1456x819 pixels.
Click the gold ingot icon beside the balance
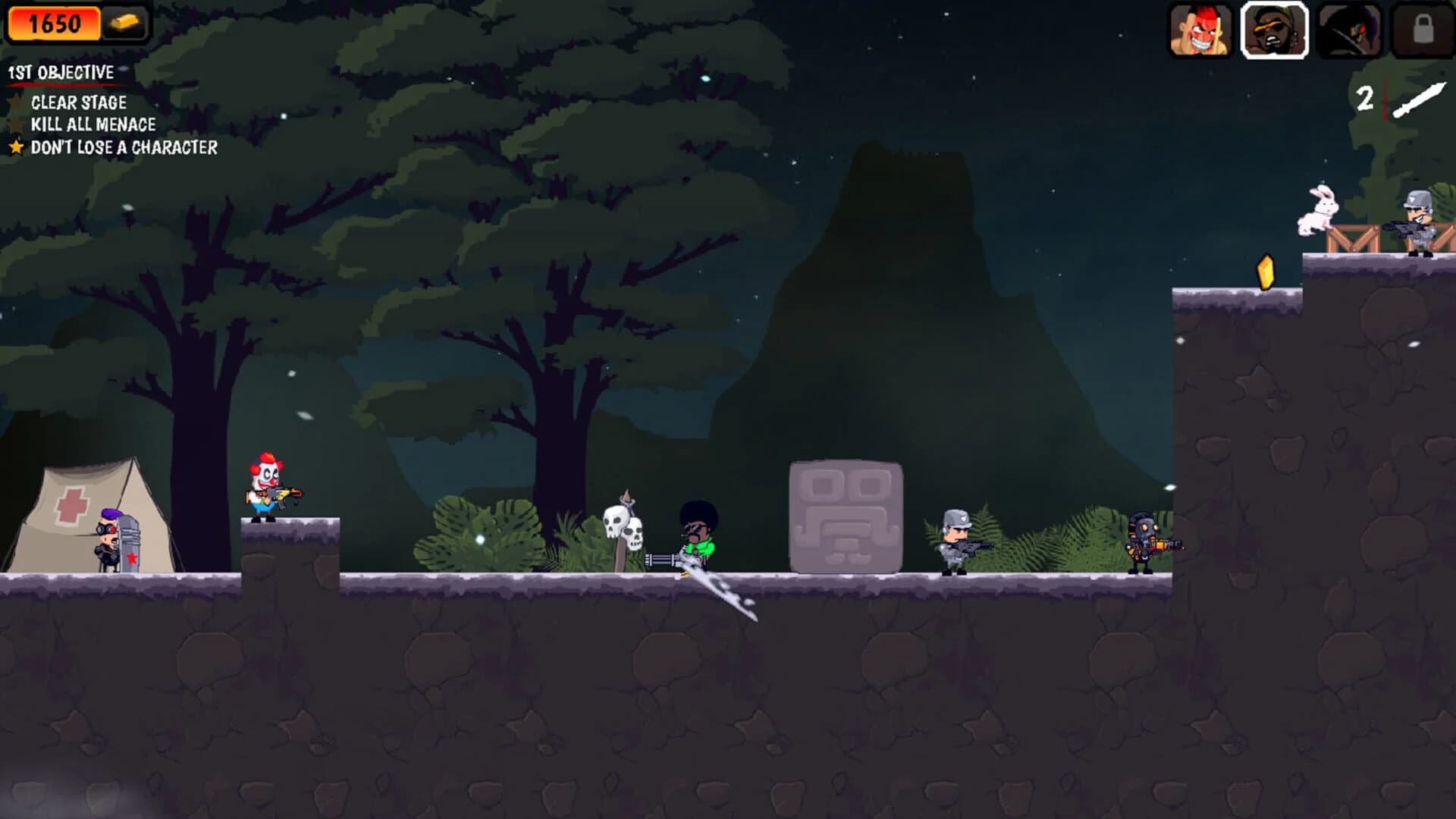[125, 21]
